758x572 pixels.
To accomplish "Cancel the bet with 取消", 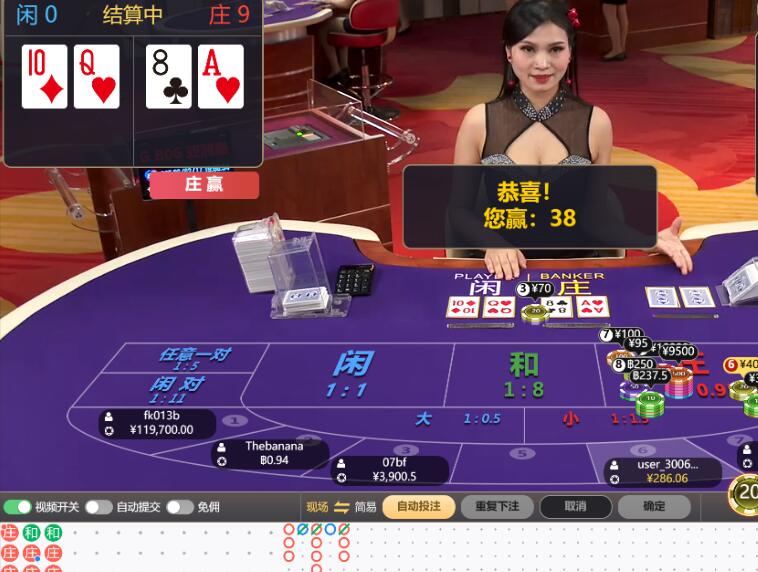I will [575, 507].
